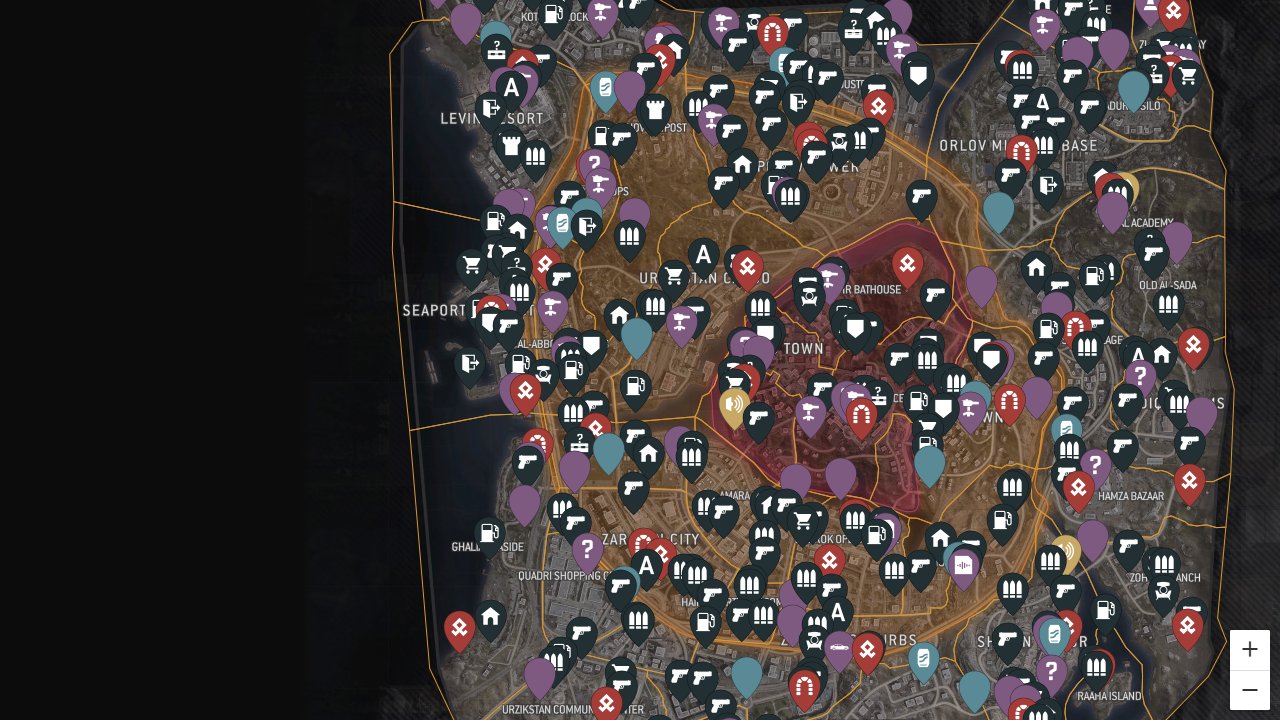Open the red vault marker in central Town
Image resolution: width=1280 pixels, height=720 pixels.
[862, 412]
